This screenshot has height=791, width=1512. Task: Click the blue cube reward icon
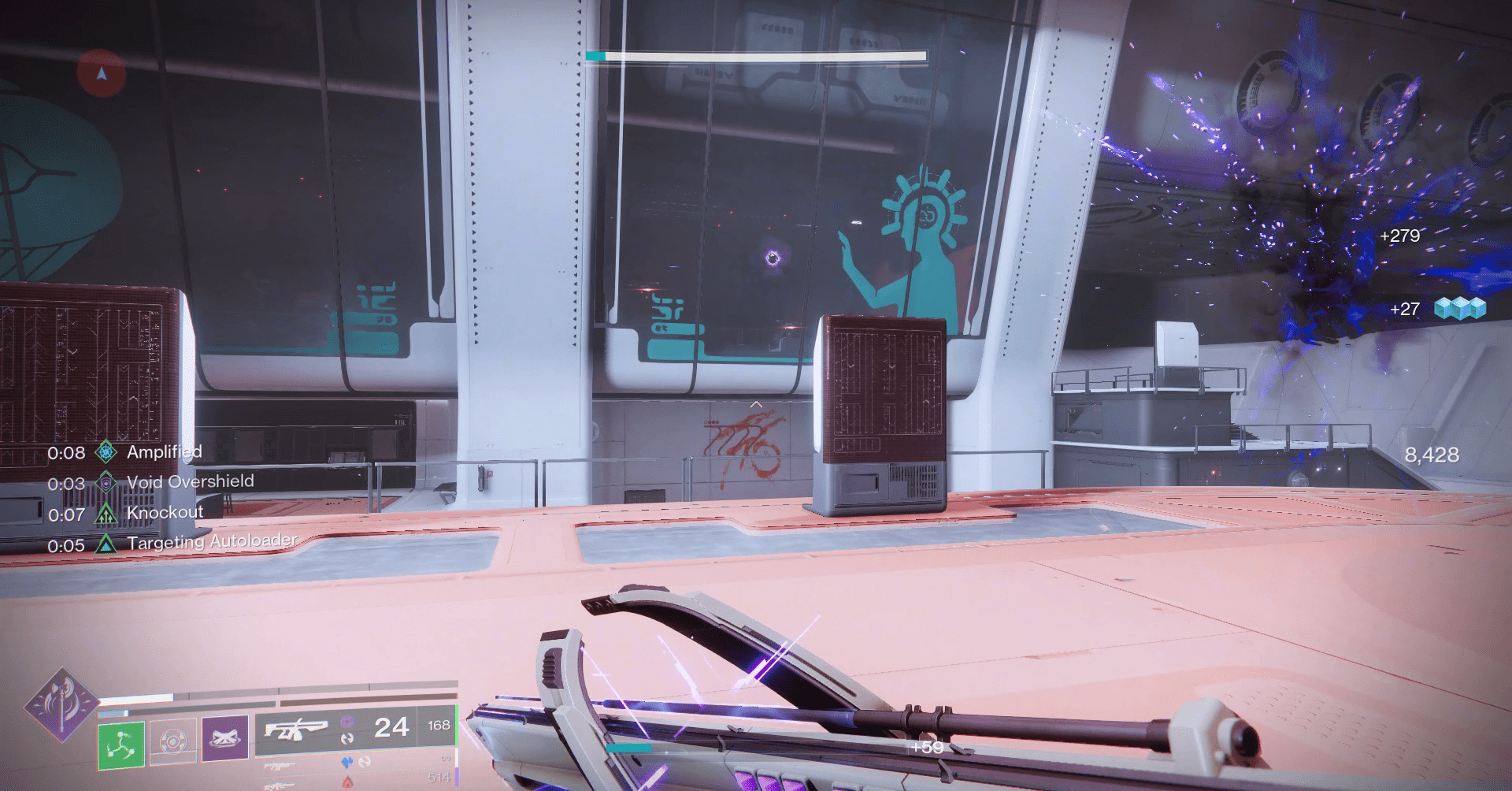point(1459,308)
